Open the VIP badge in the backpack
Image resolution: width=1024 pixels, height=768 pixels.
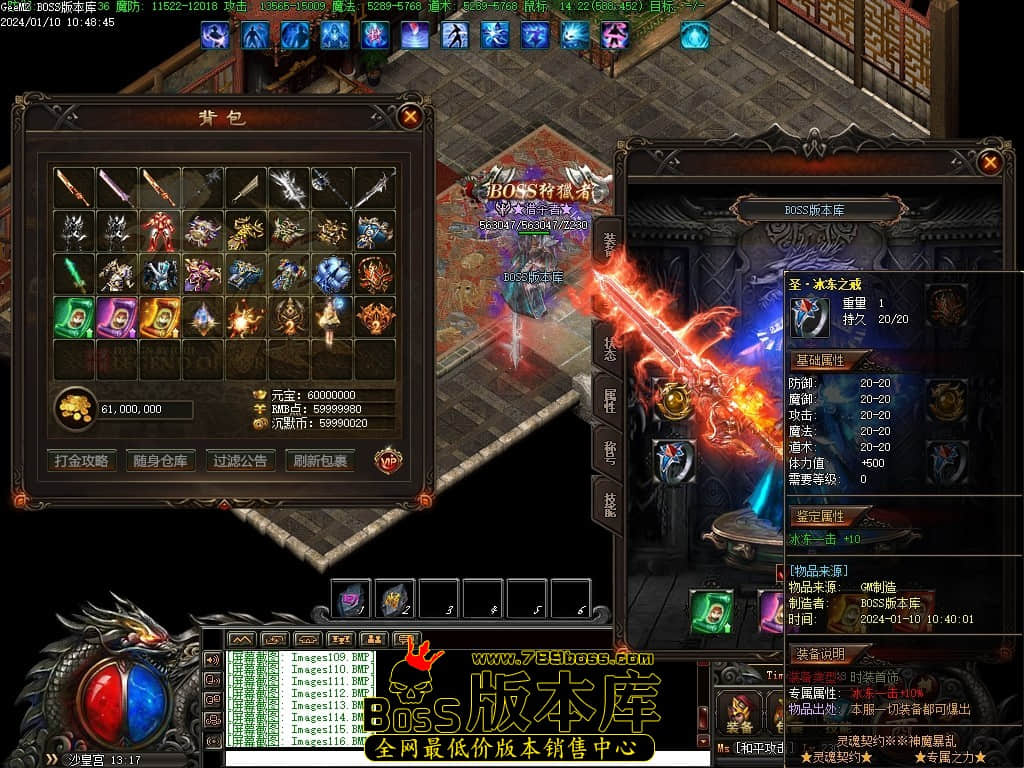click(388, 460)
